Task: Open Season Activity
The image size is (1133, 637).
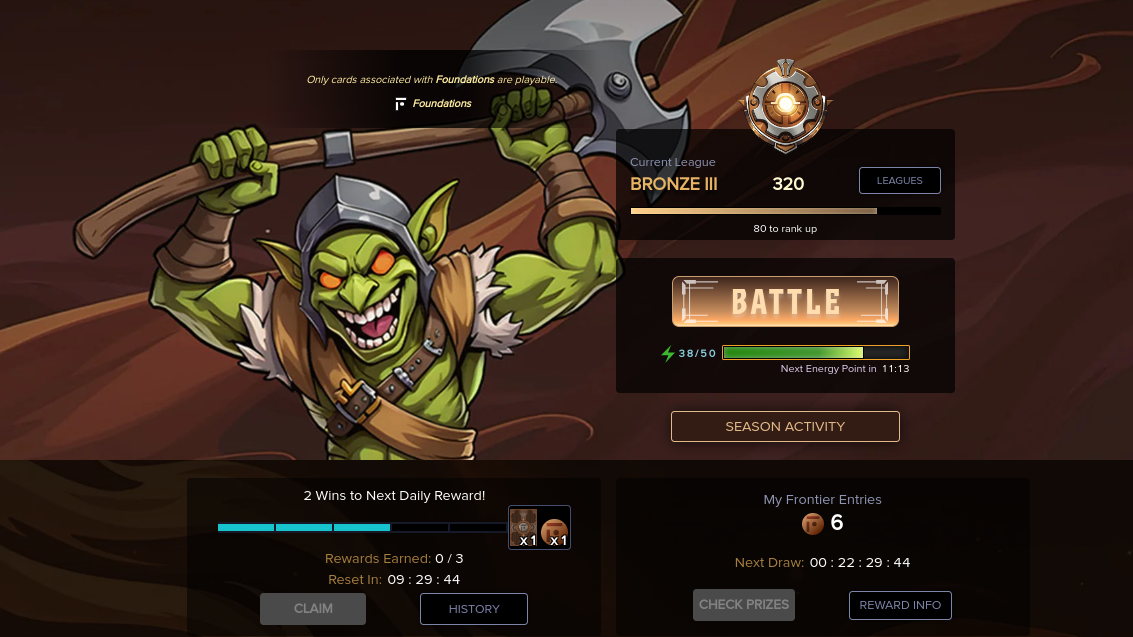Action: point(785,426)
